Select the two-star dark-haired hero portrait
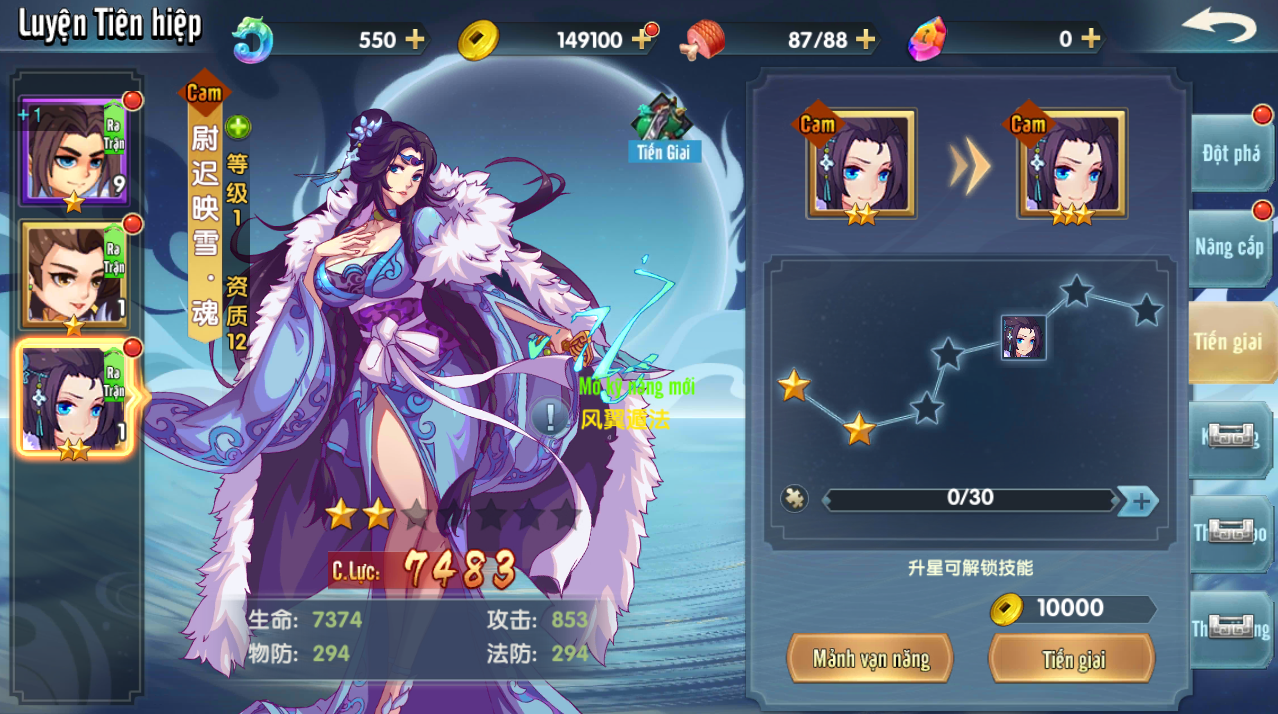 point(74,400)
